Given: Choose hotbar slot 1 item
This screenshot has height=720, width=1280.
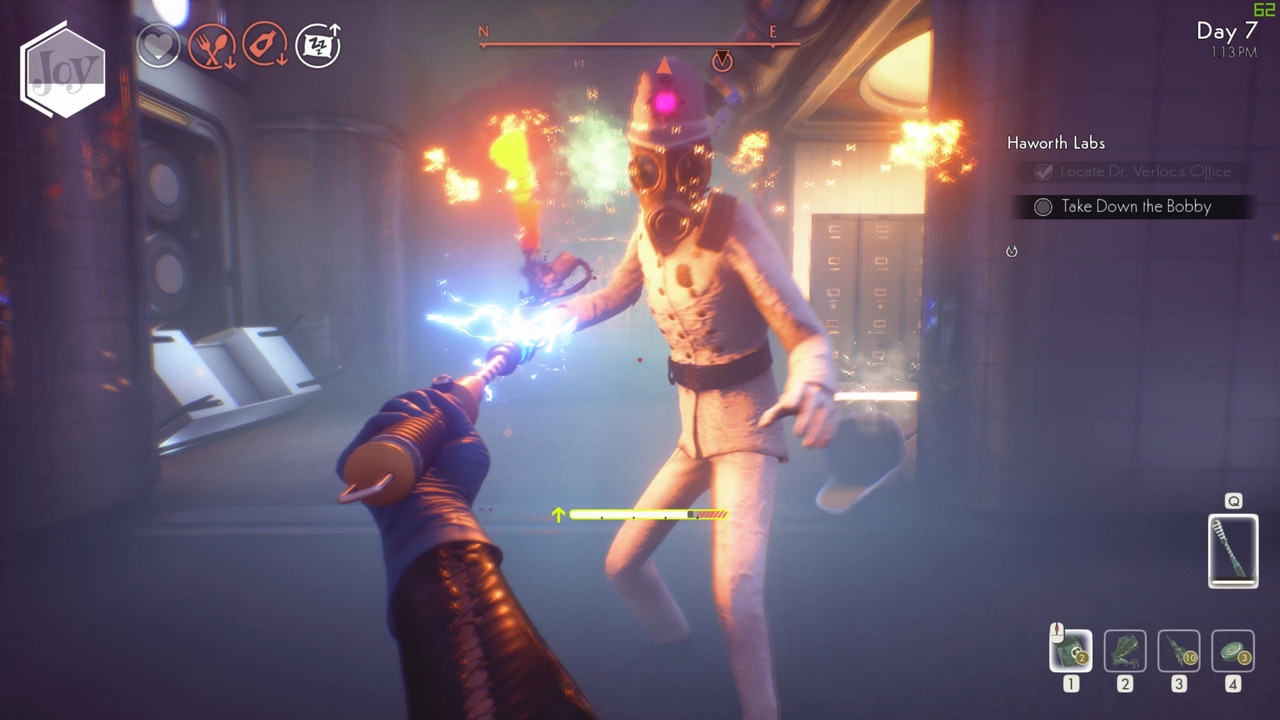Looking at the screenshot, I should (1071, 651).
